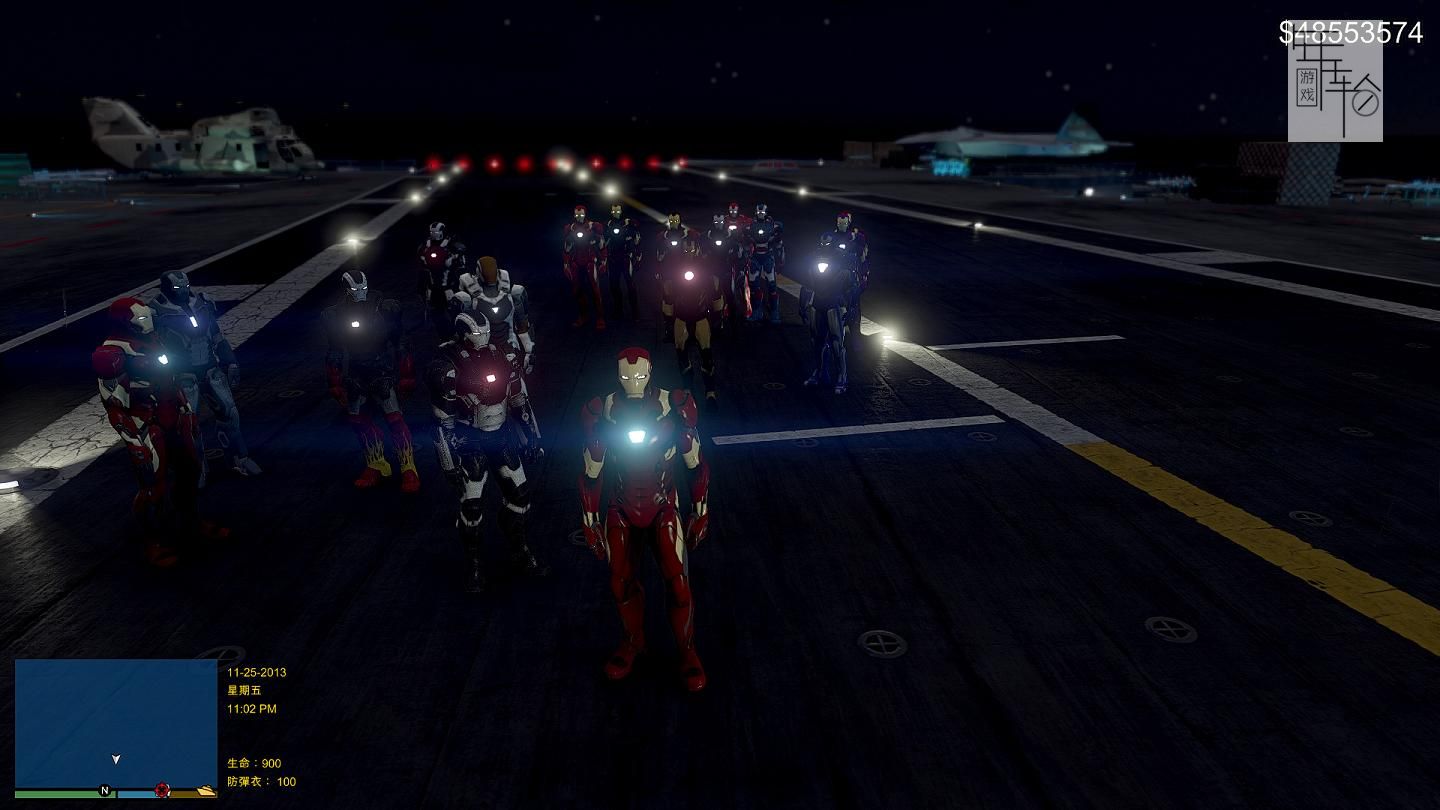Screen dimensions: 1440x810
Task: Click the yellow ship blip on minimap
Action: coord(205,791)
